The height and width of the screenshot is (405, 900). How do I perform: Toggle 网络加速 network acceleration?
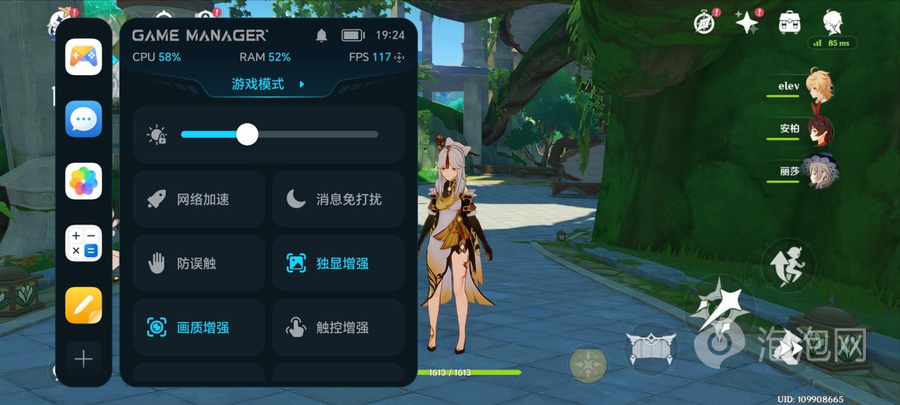(199, 199)
